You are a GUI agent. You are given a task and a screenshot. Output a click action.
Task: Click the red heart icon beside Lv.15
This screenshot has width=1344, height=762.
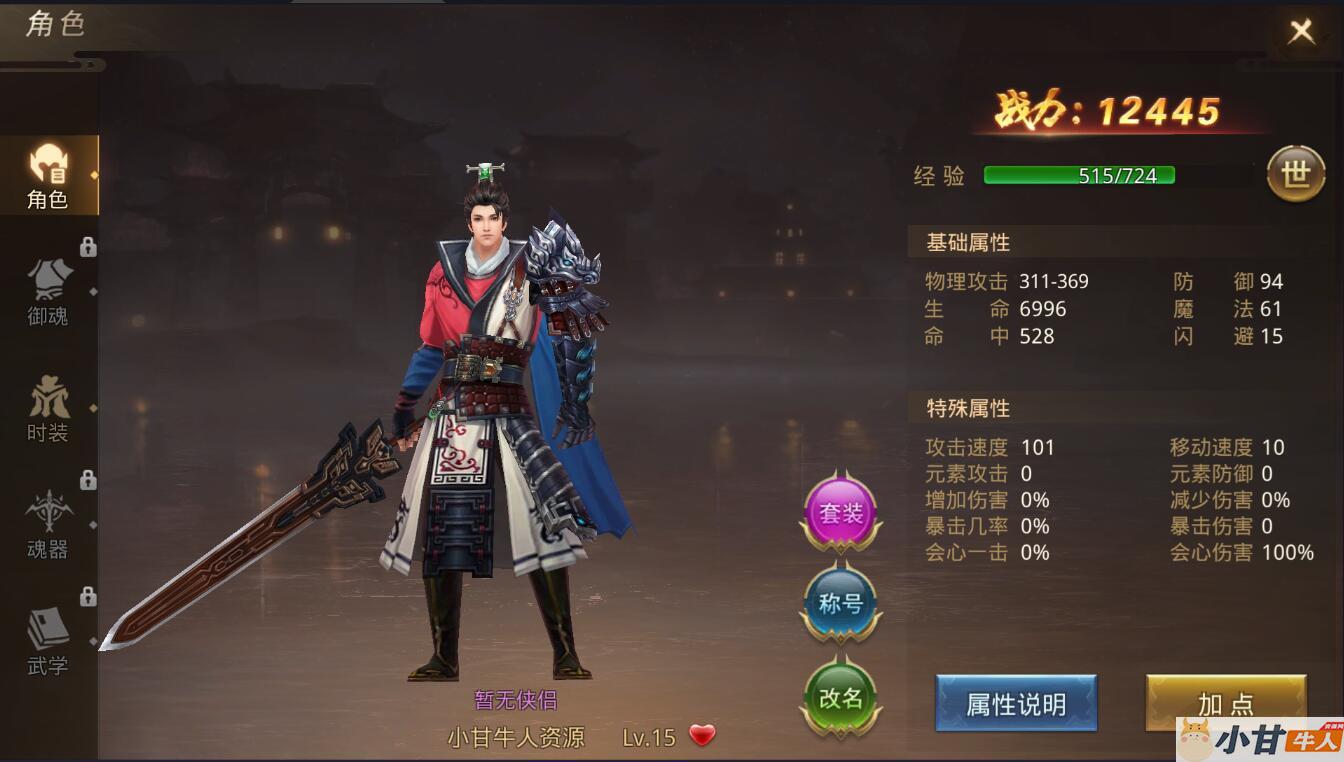[703, 736]
